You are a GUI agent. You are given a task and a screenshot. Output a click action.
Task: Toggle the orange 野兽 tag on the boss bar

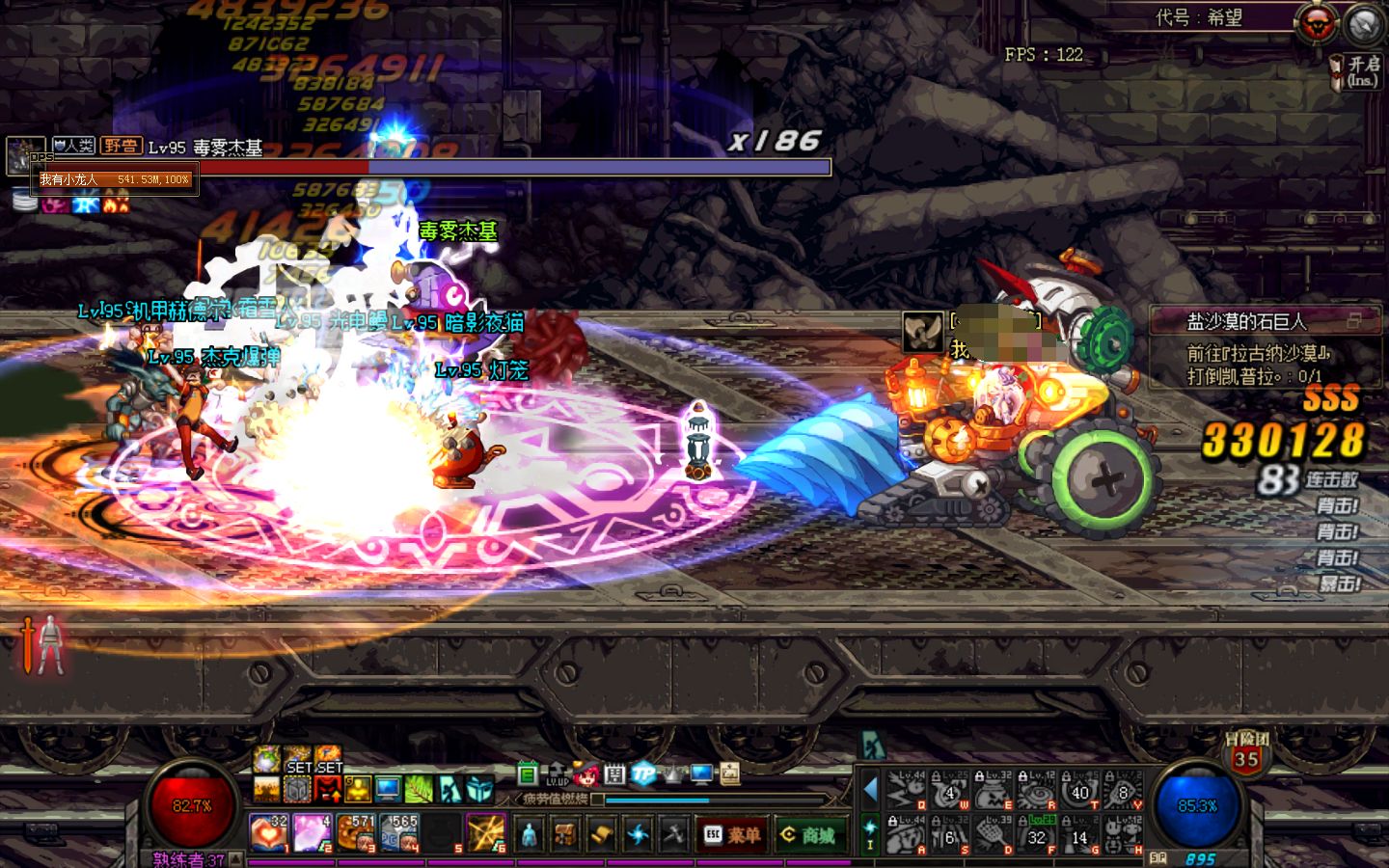121,146
